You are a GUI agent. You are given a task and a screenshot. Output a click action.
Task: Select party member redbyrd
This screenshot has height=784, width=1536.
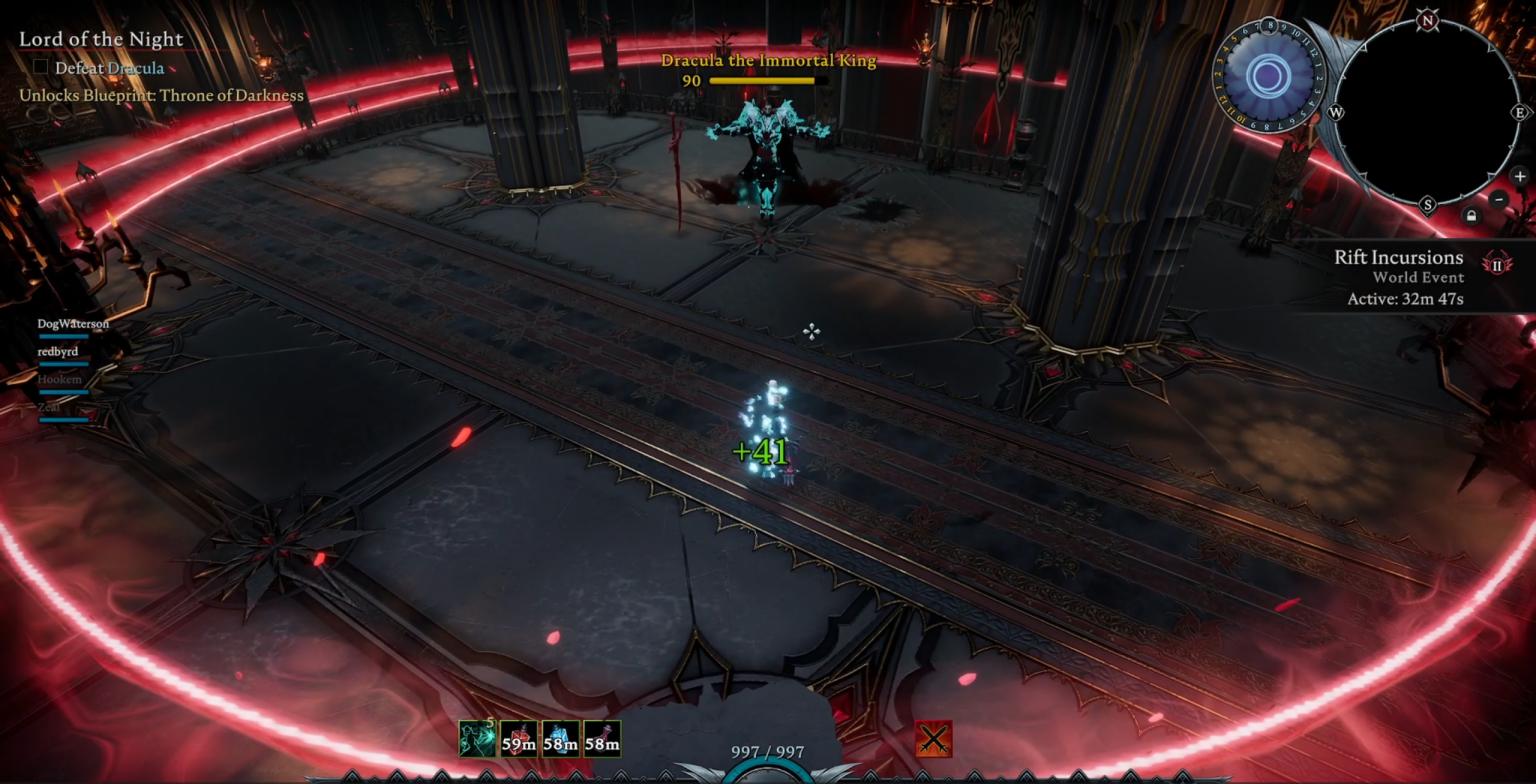pyautogui.click(x=58, y=352)
